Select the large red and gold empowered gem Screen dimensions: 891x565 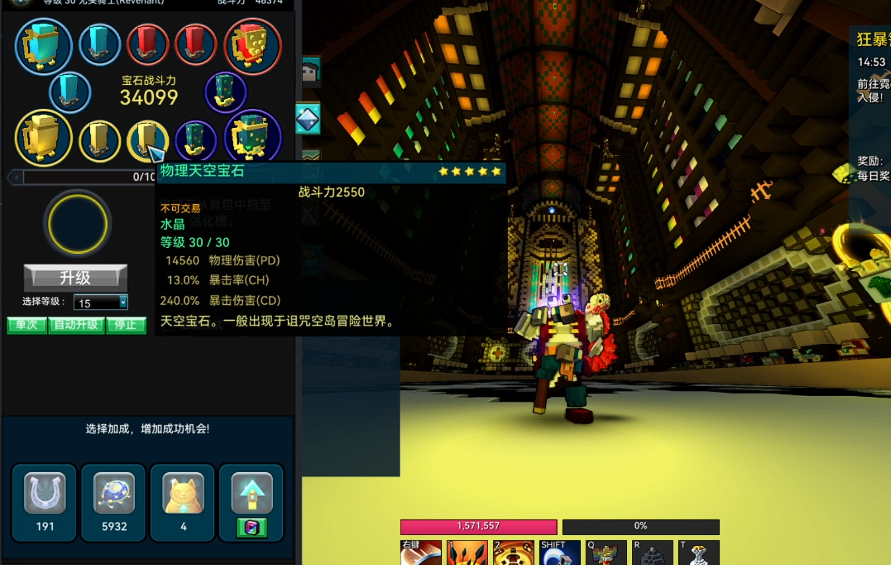252,46
